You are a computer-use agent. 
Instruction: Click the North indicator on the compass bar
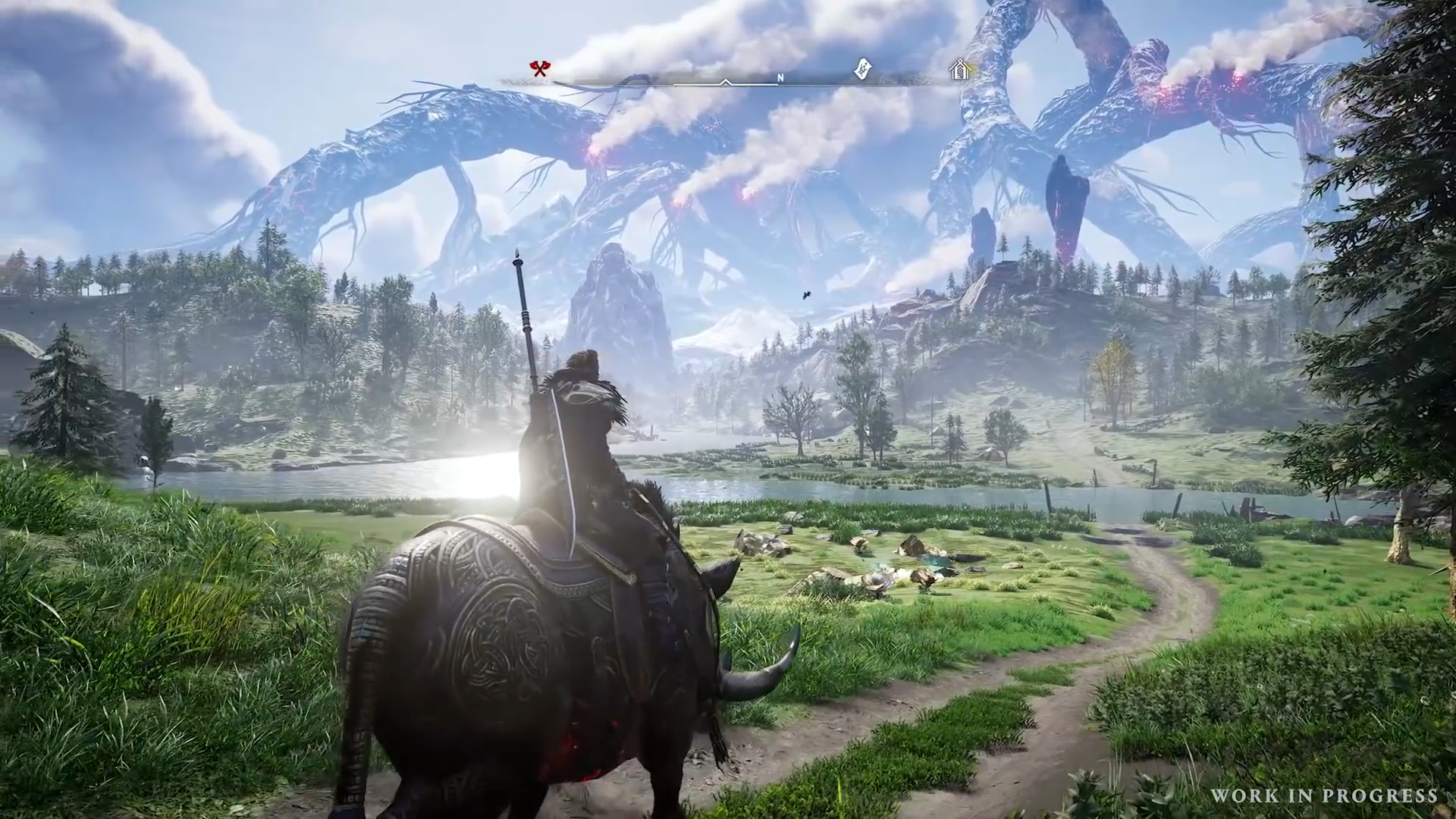780,77
